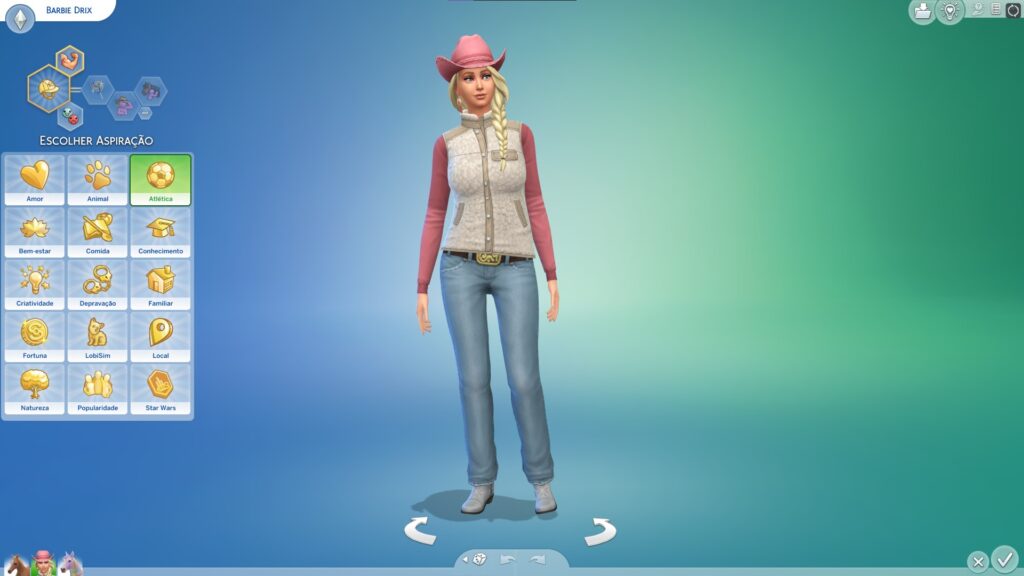Image resolution: width=1024 pixels, height=576 pixels.
Task: Pick the LobiSim aspiration
Action: click(97, 337)
